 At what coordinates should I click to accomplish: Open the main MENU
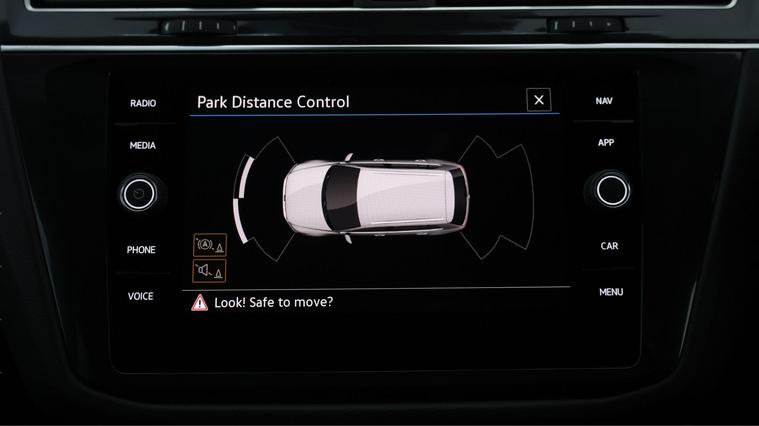pos(611,292)
